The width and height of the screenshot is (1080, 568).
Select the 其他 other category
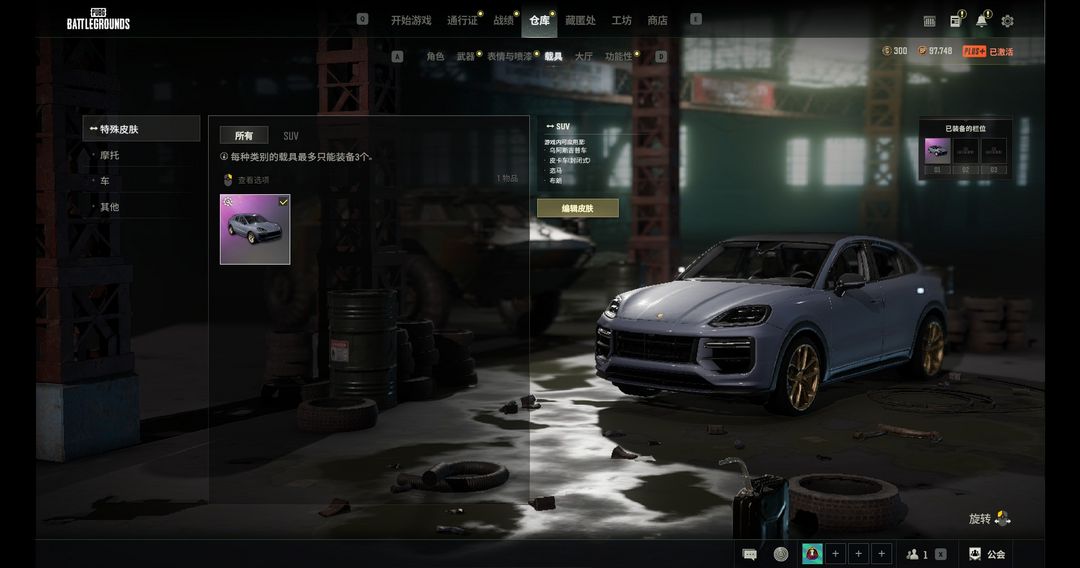pyautogui.click(x=109, y=207)
